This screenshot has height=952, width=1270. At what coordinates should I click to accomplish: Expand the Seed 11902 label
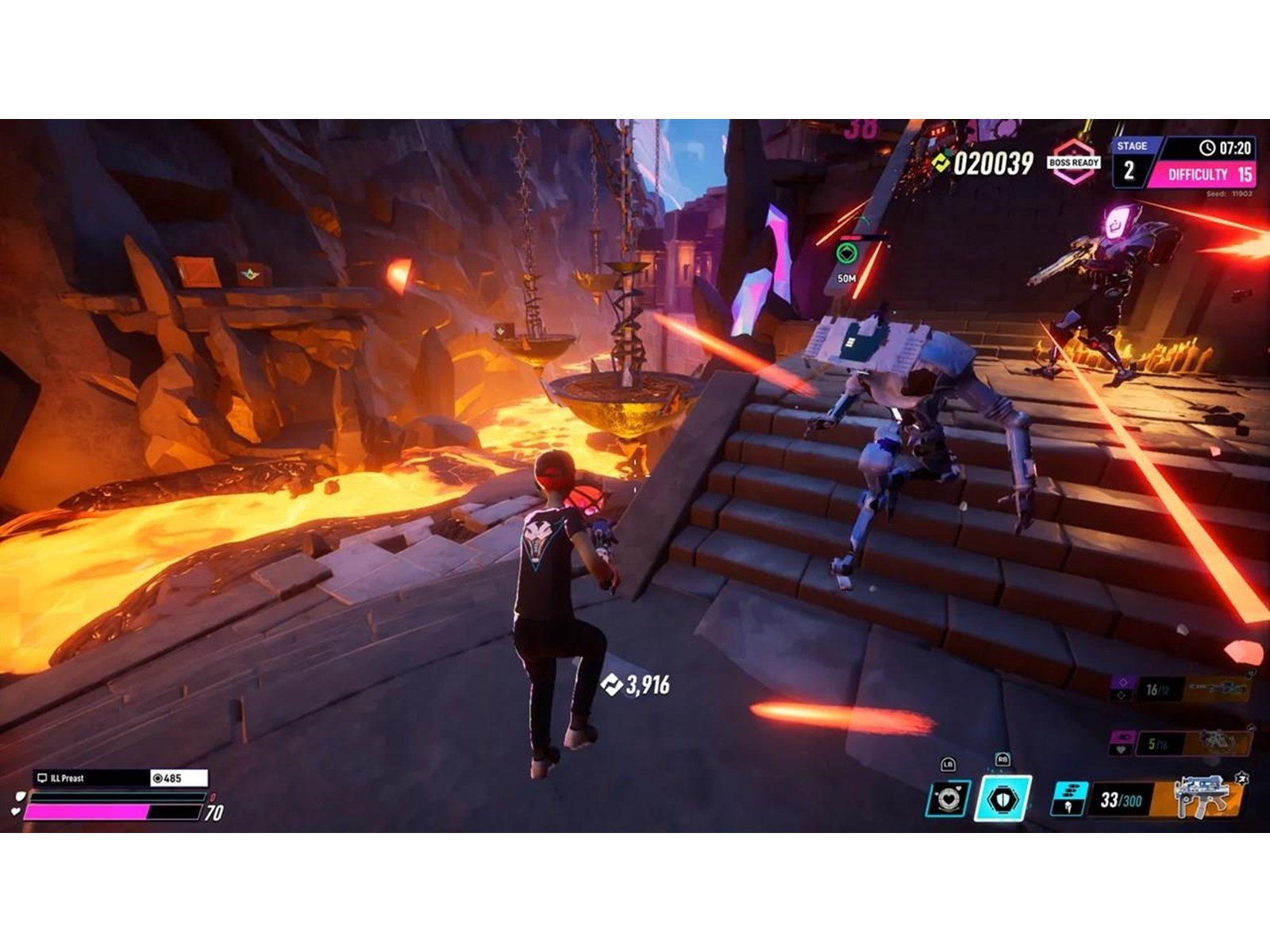coord(1230,193)
